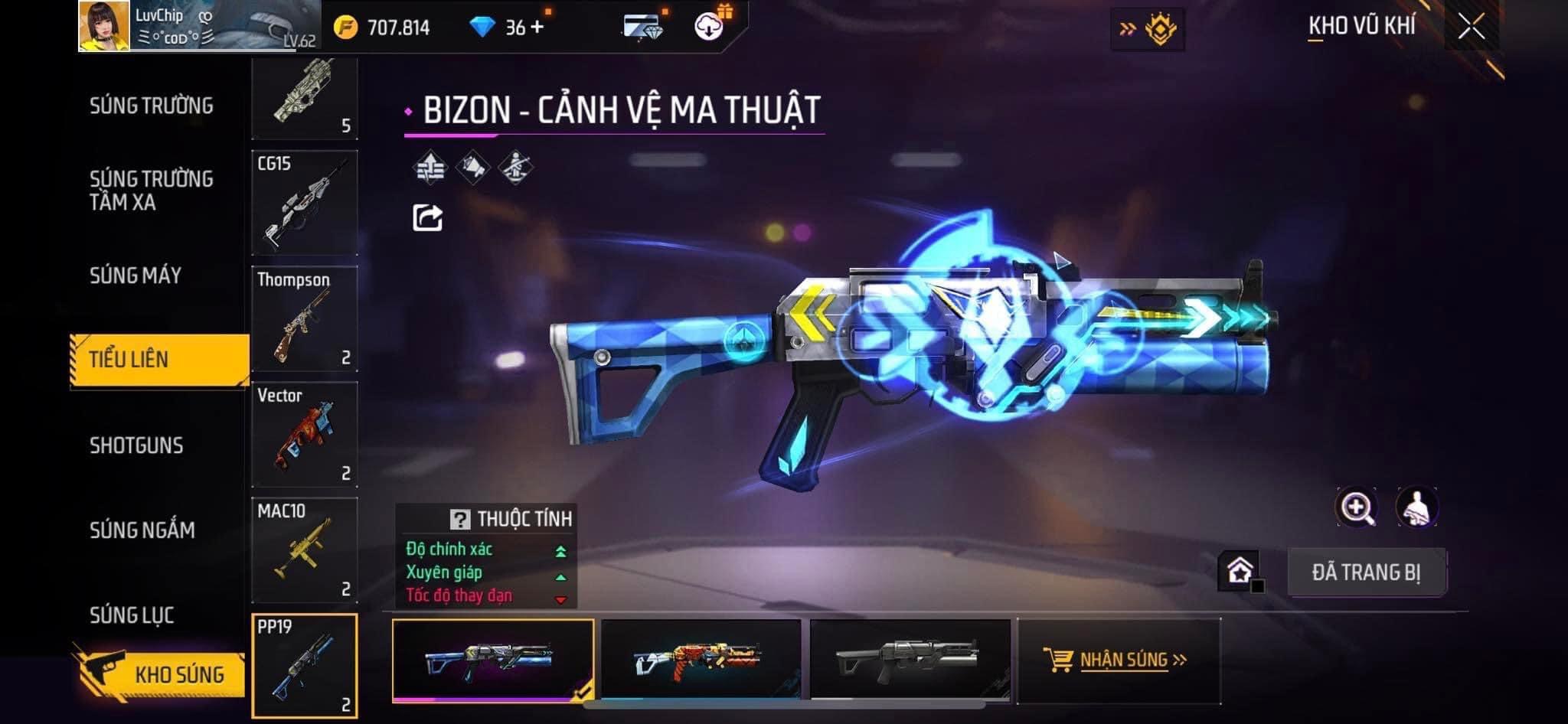Select the Súng Máy category
This screenshot has width=1568, height=724.
click(x=136, y=276)
